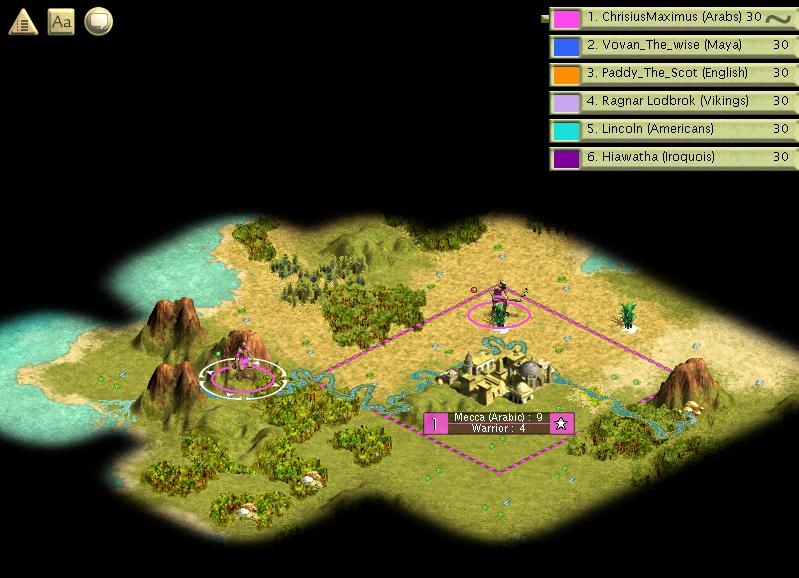Open the pyramid main menu icon

tap(23, 21)
